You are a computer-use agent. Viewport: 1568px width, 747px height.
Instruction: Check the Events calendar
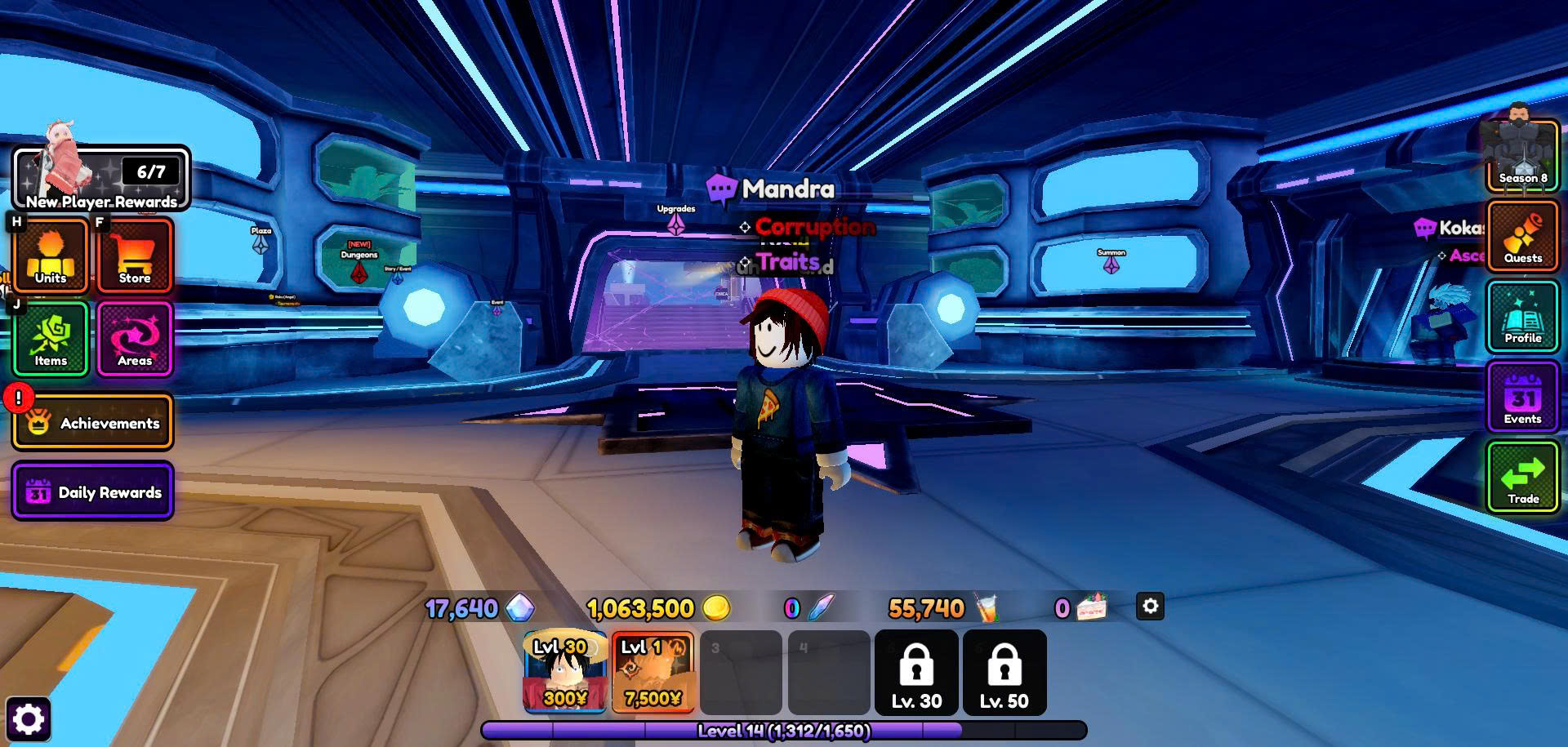pos(1522,398)
